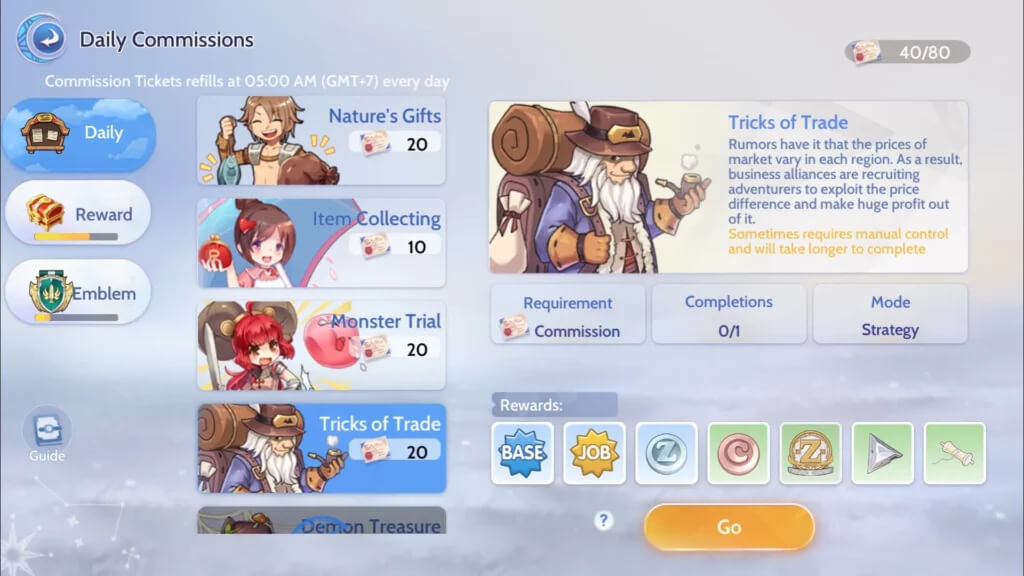
Task: Inspect the BASE experience reward
Action: pos(522,453)
